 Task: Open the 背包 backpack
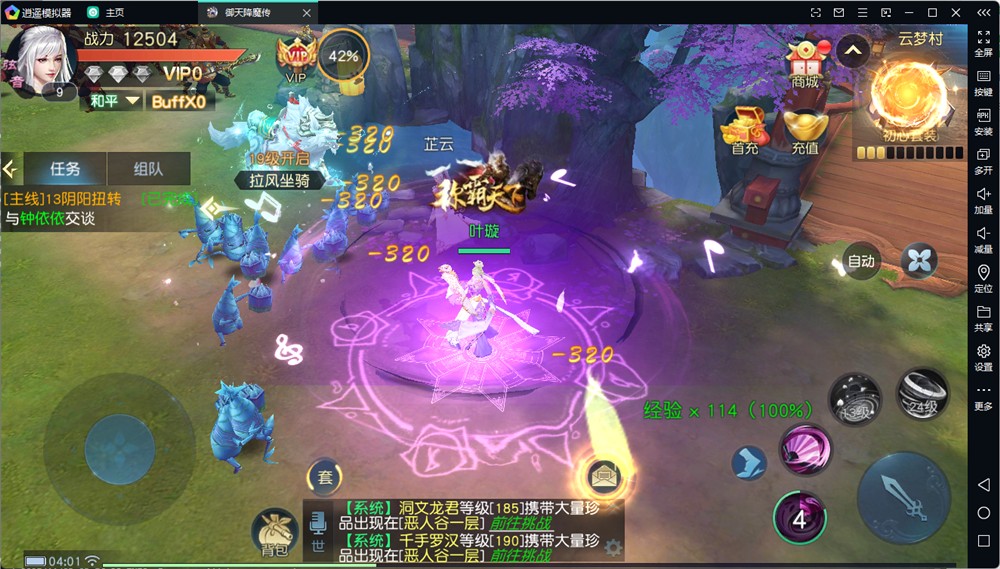coord(274,531)
